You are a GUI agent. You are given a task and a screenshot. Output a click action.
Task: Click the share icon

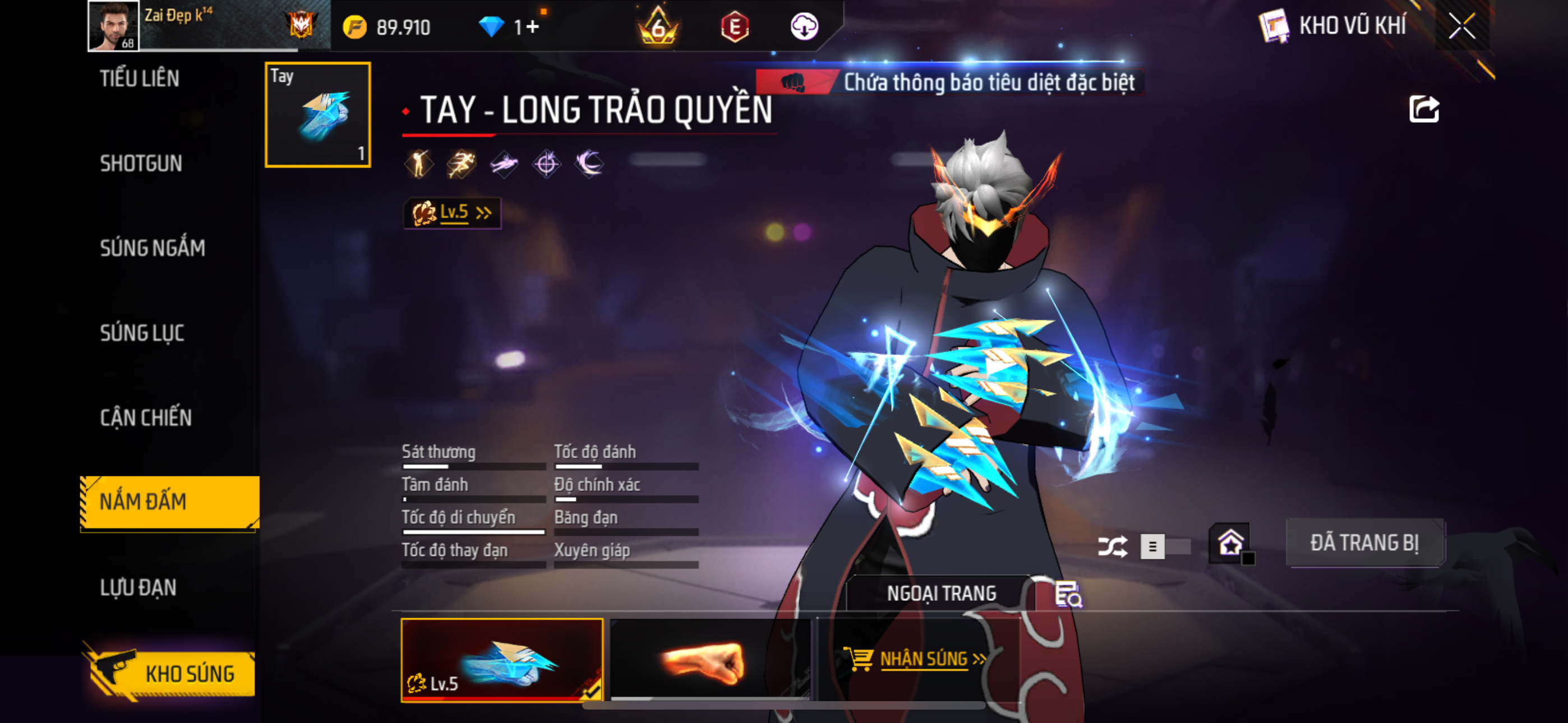click(1424, 109)
